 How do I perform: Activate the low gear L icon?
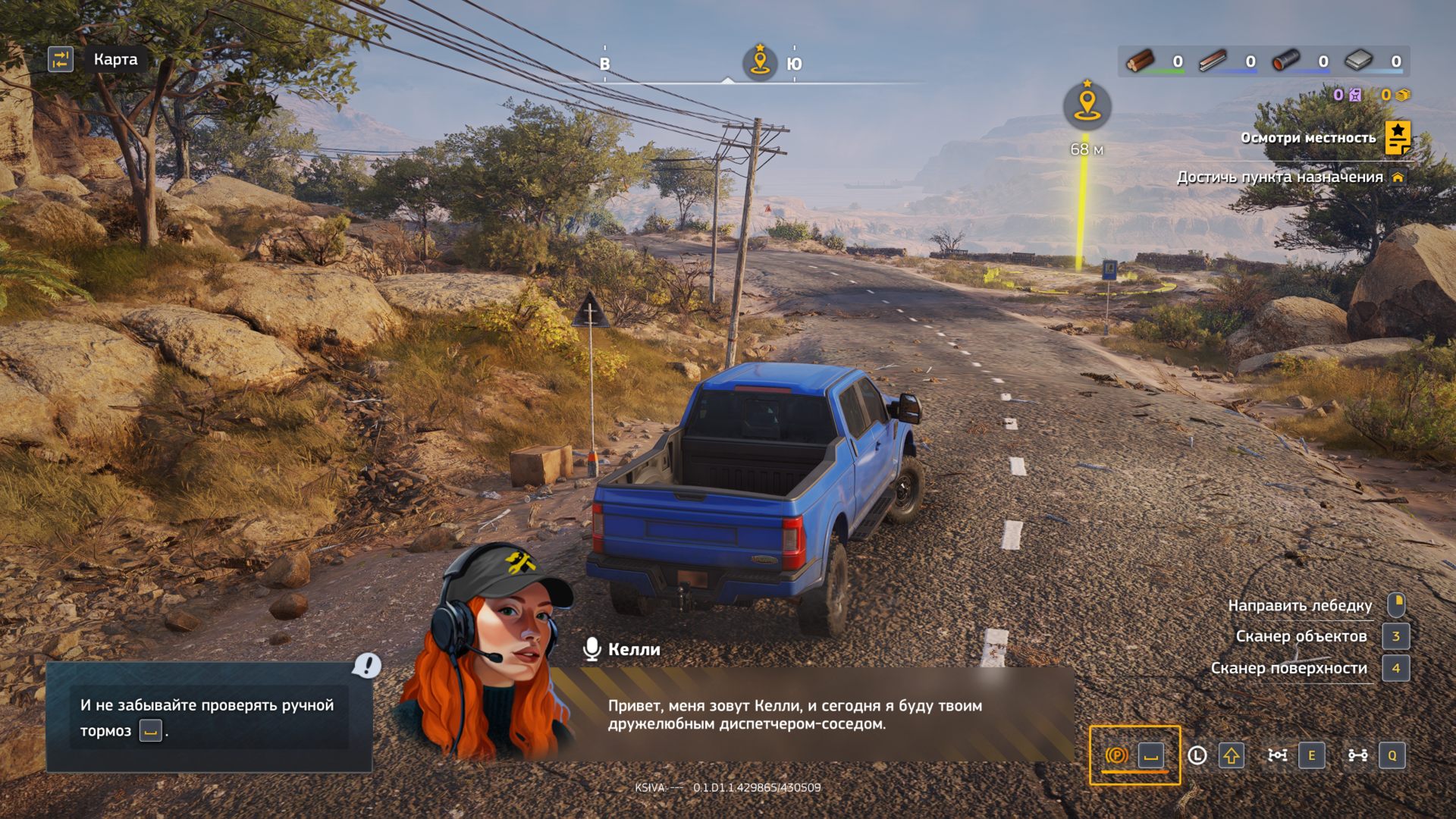click(x=1197, y=755)
